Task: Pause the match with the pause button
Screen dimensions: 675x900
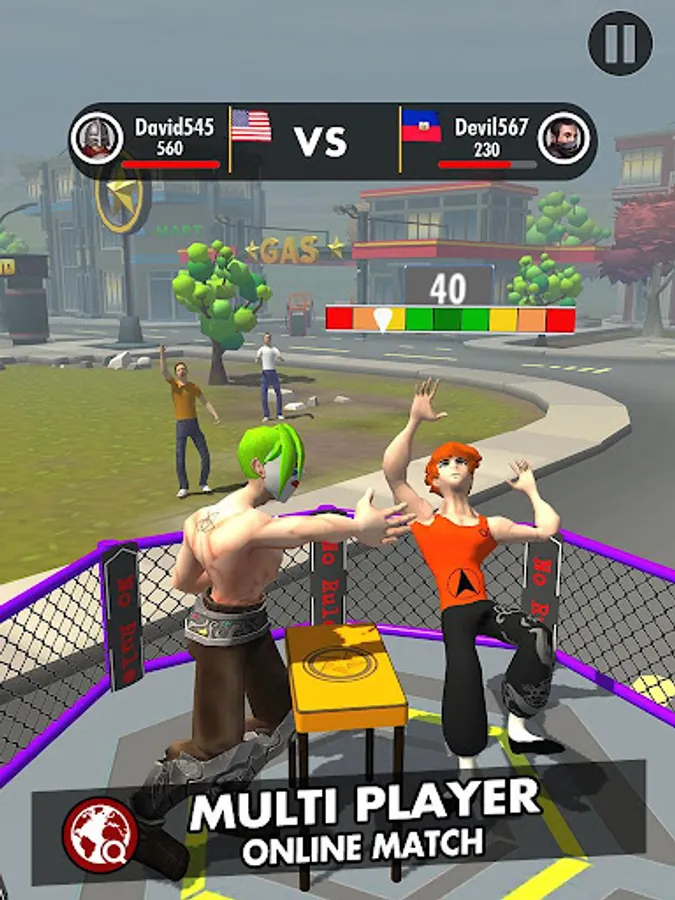Action: tap(620, 43)
